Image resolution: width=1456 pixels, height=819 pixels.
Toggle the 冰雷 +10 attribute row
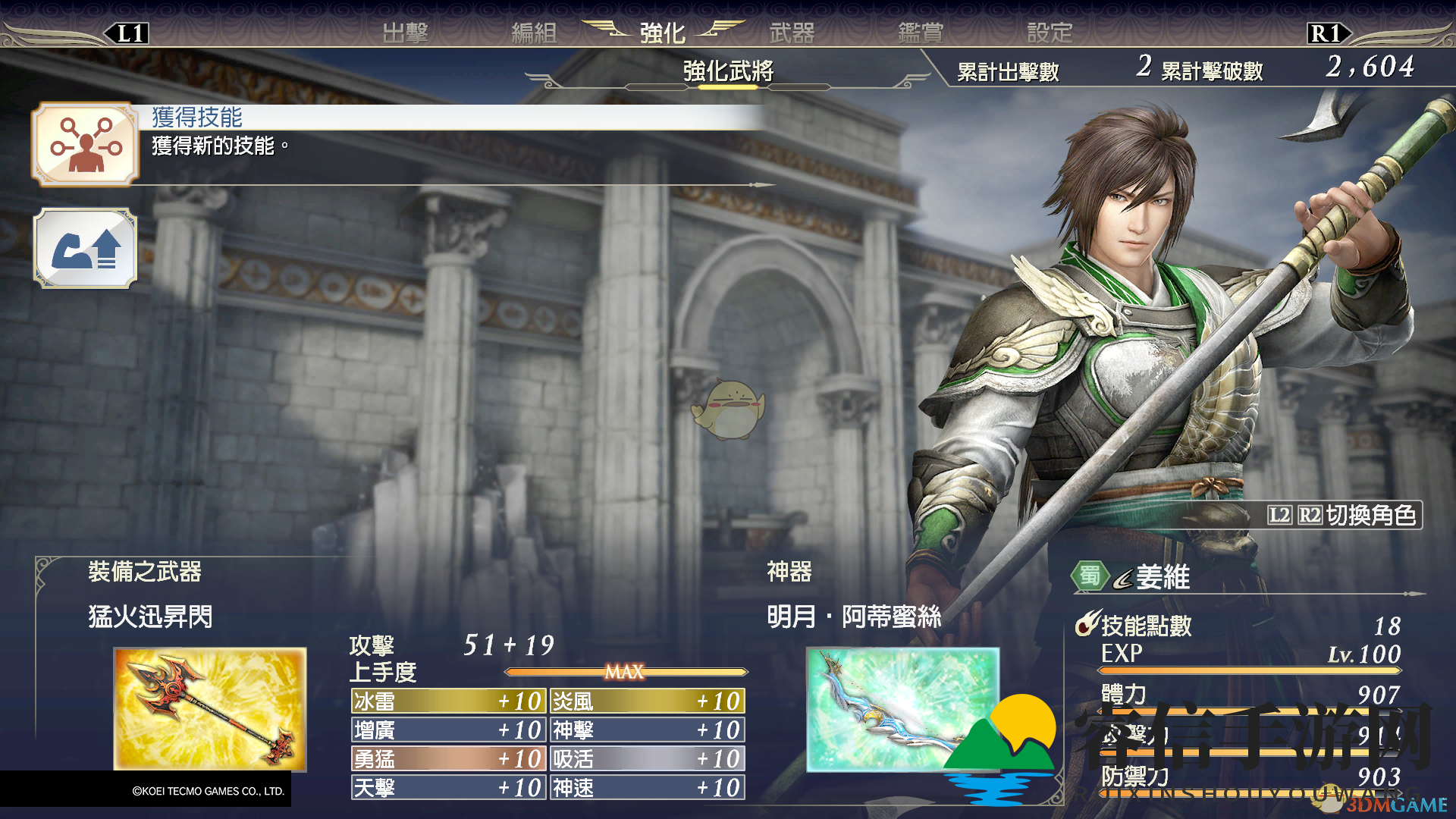pos(447,701)
